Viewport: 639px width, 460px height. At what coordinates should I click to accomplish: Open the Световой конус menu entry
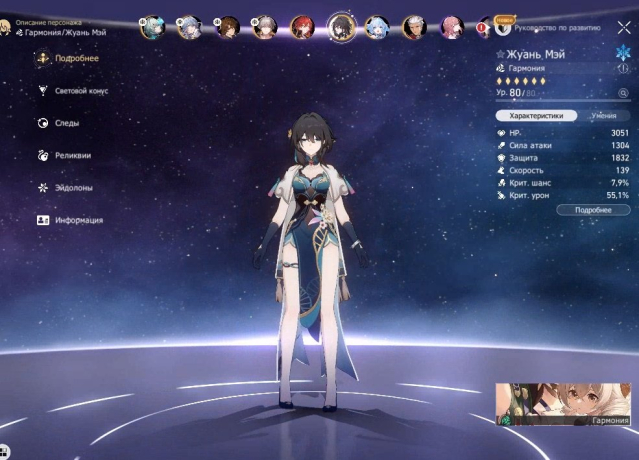tap(82, 91)
